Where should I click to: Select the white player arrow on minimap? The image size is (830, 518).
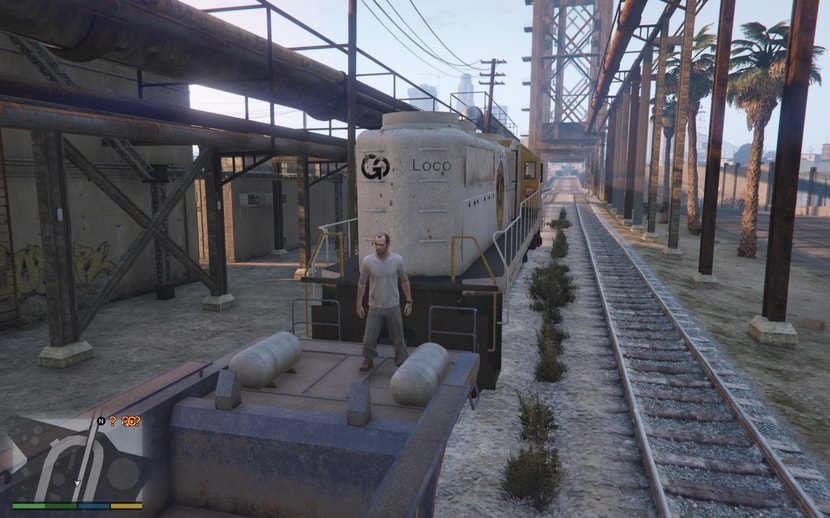(76, 483)
